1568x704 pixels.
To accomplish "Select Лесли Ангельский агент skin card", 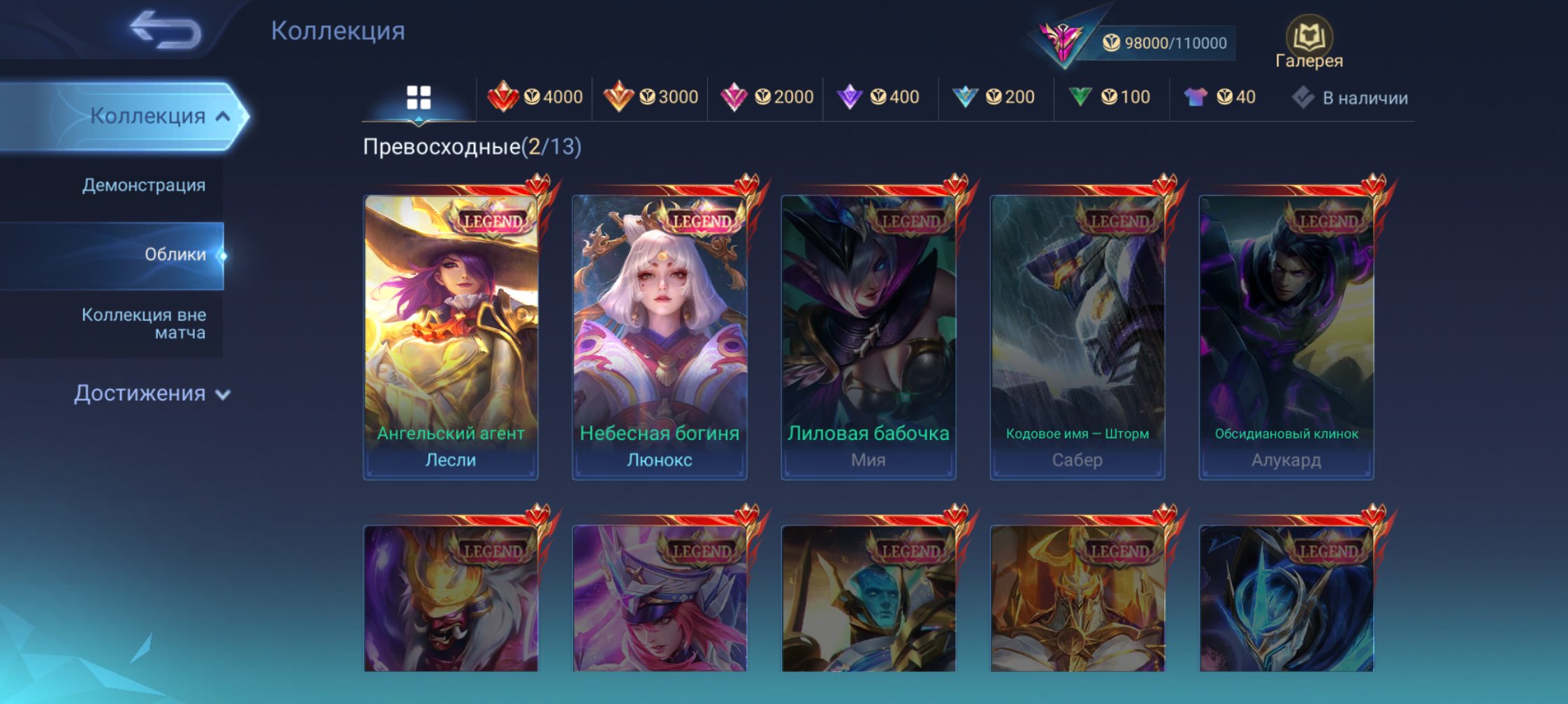I will (x=451, y=337).
